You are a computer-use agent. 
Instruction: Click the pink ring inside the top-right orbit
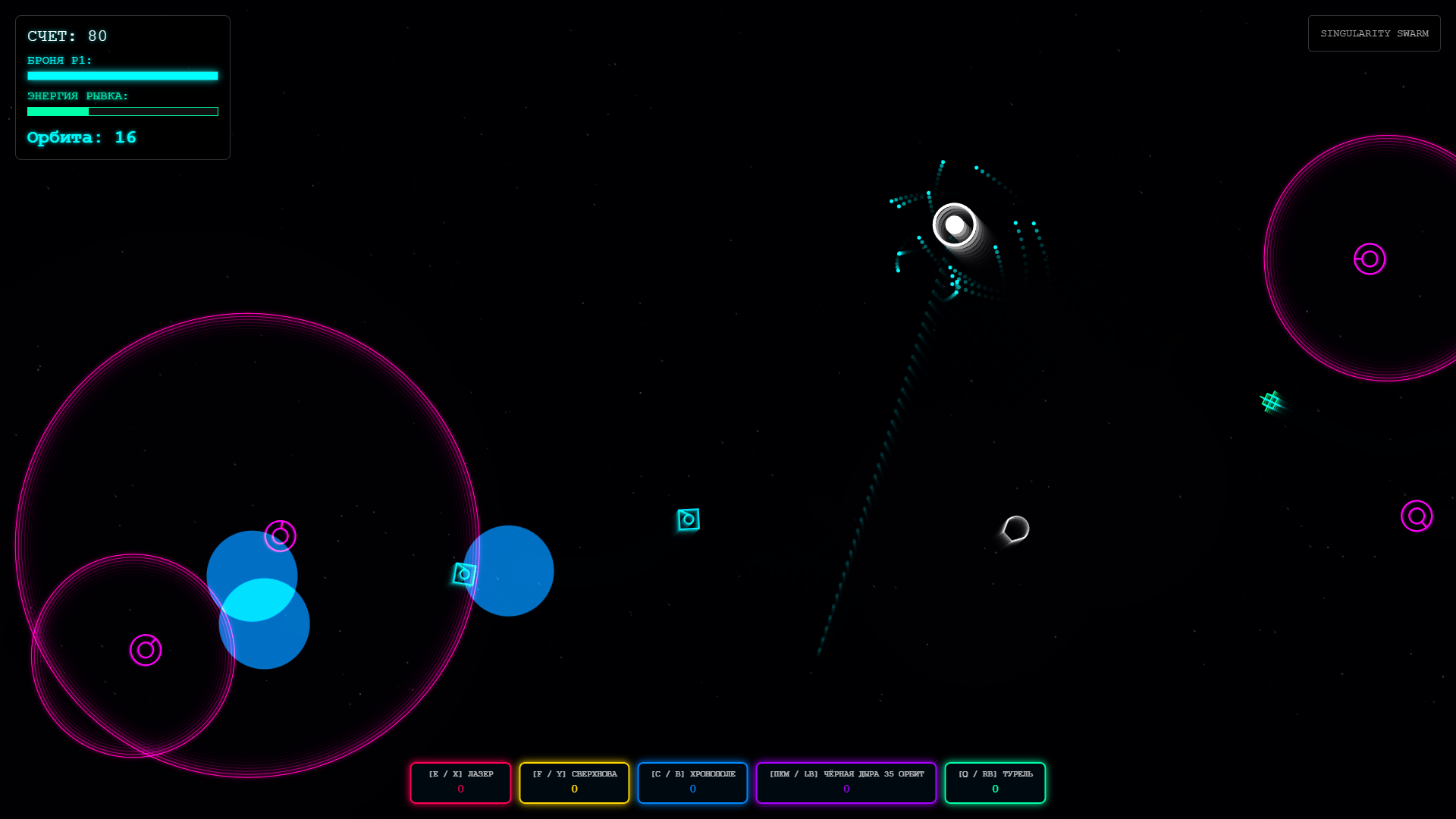point(1369,259)
